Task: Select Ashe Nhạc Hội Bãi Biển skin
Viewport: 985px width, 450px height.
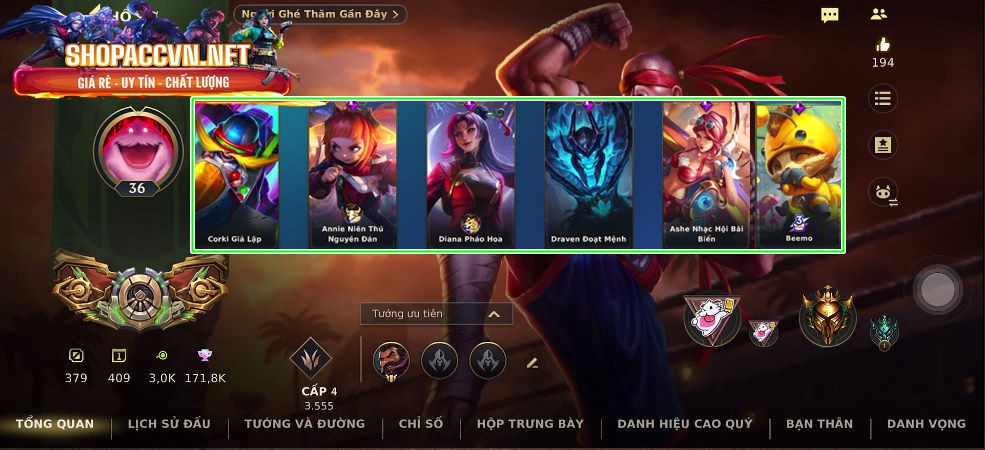Action: coord(706,175)
